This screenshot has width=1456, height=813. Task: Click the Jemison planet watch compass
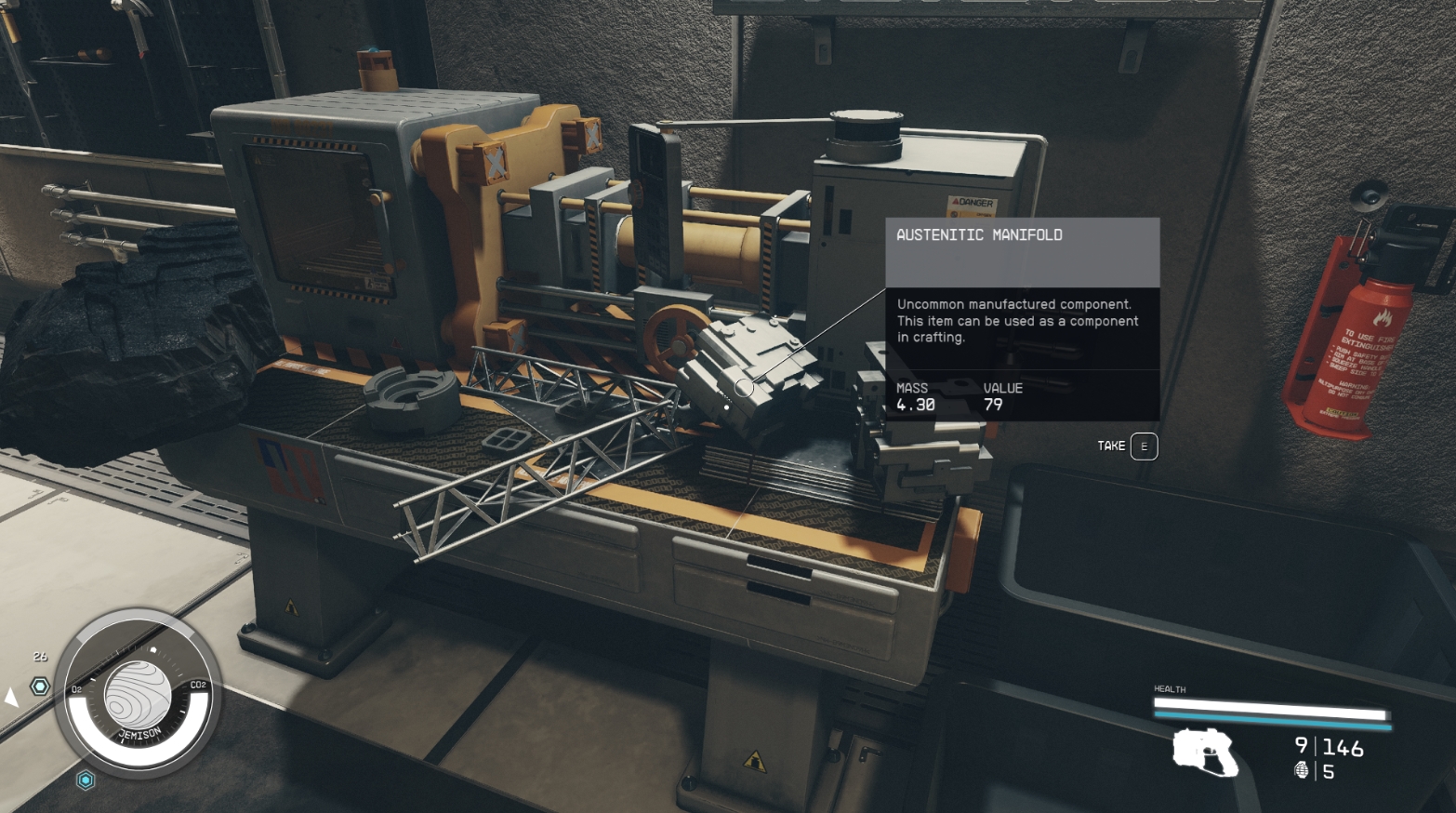pos(138,695)
